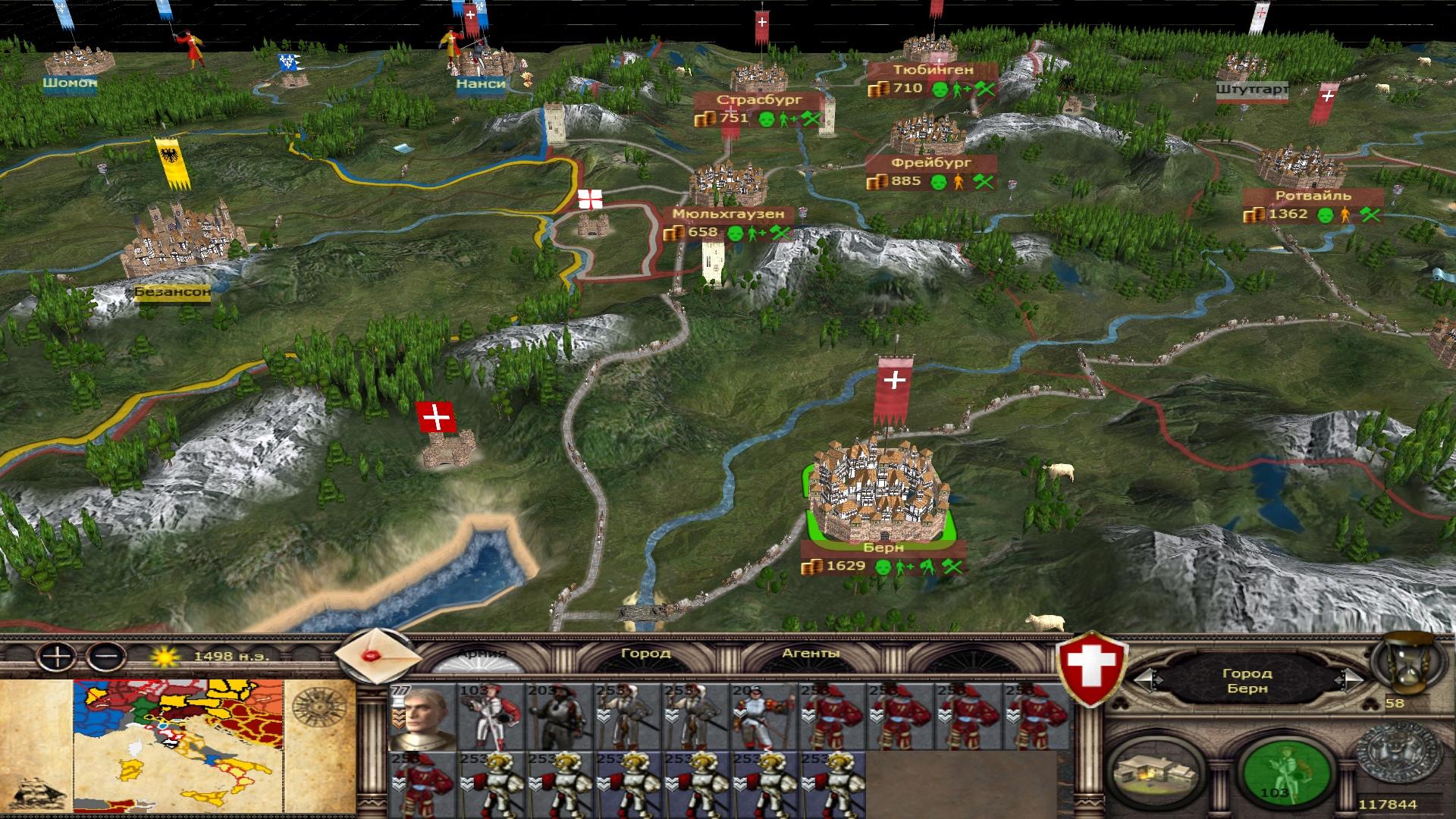Select the Страсбург settlement label
This screenshot has width=1456, height=819.
[748, 100]
